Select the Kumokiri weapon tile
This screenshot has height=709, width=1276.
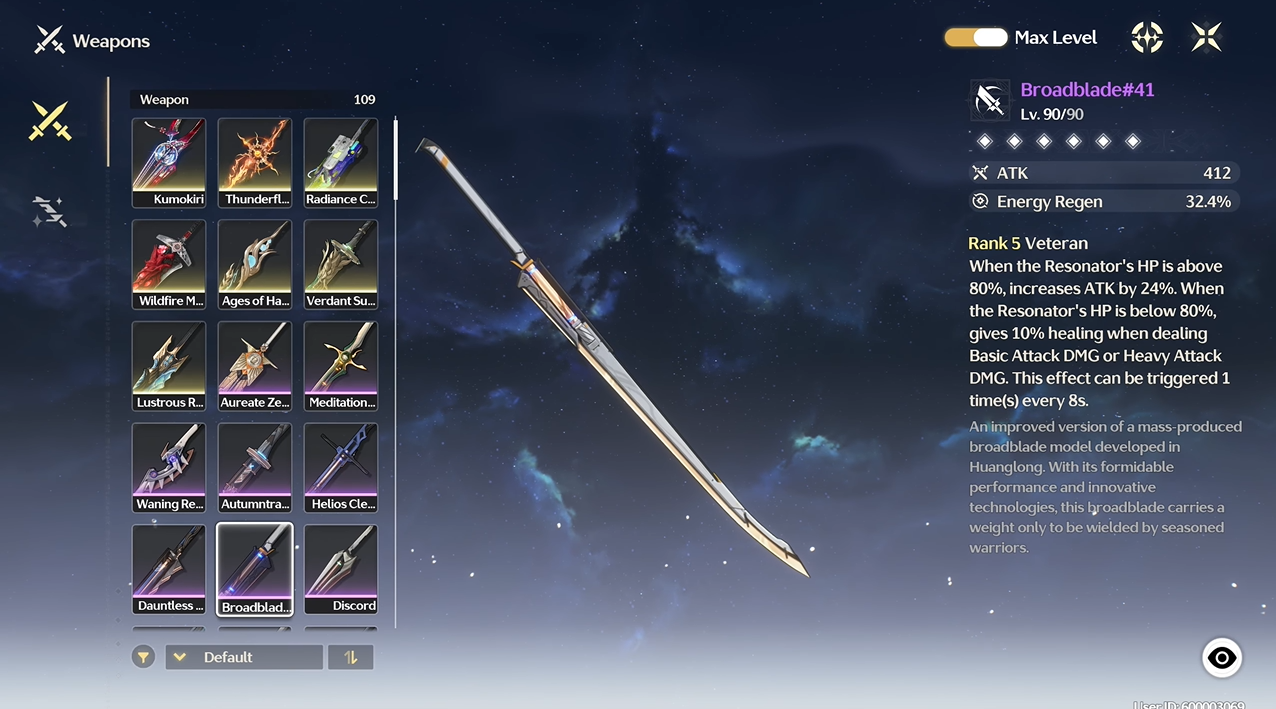click(x=169, y=162)
